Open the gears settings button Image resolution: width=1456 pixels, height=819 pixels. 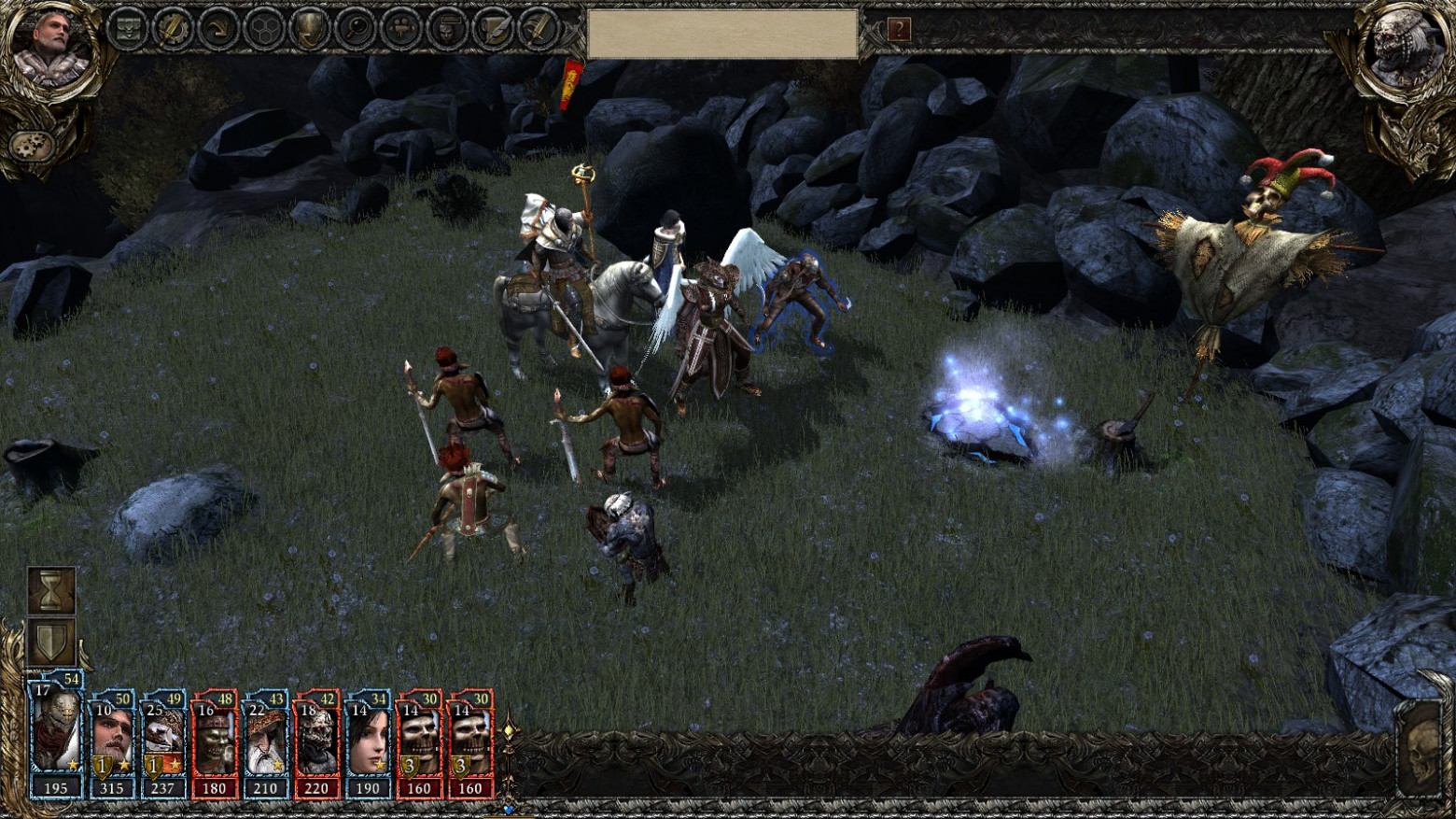coord(33,146)
